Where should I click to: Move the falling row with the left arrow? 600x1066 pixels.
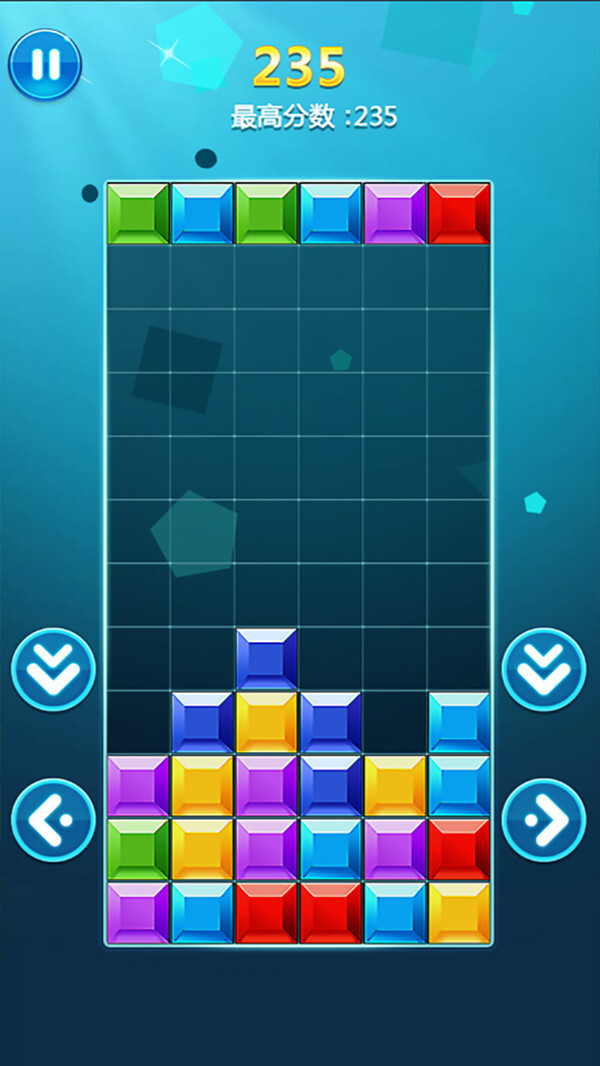tap(53, 820)
